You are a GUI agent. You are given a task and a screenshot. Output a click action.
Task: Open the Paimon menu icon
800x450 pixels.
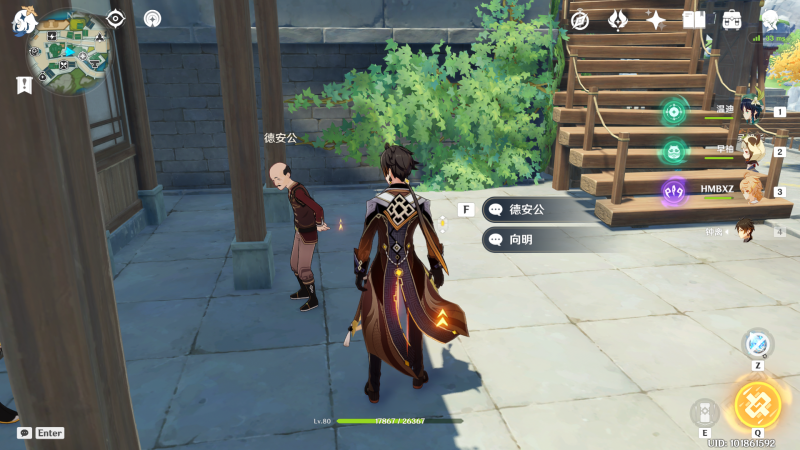tap(23, 22)
